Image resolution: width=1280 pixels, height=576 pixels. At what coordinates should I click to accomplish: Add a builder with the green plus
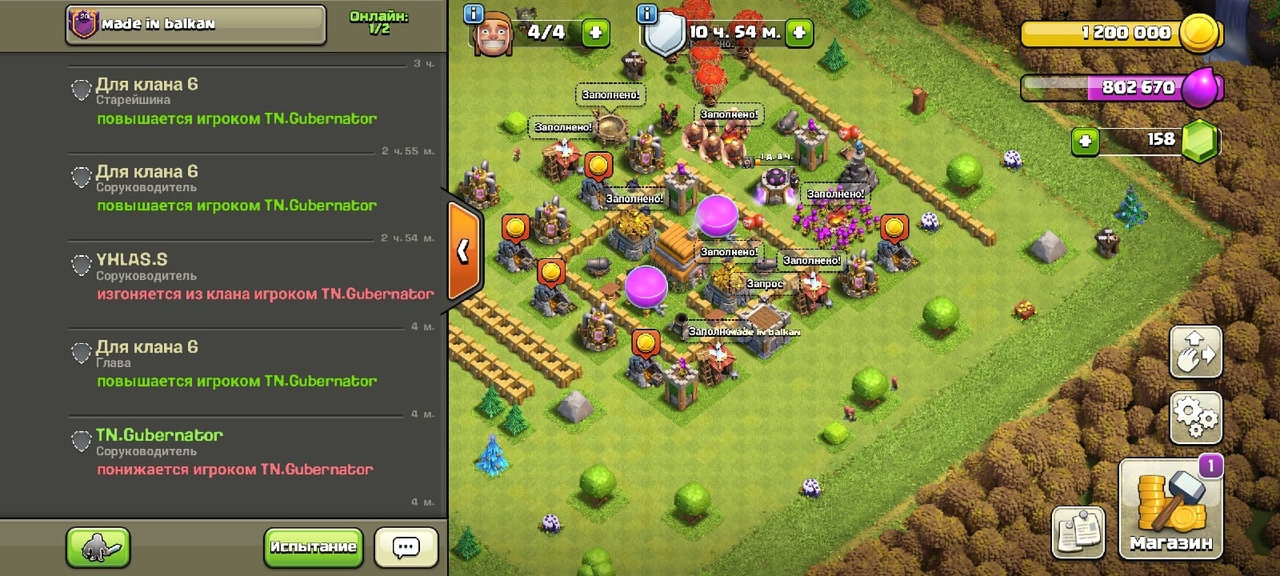596,32
